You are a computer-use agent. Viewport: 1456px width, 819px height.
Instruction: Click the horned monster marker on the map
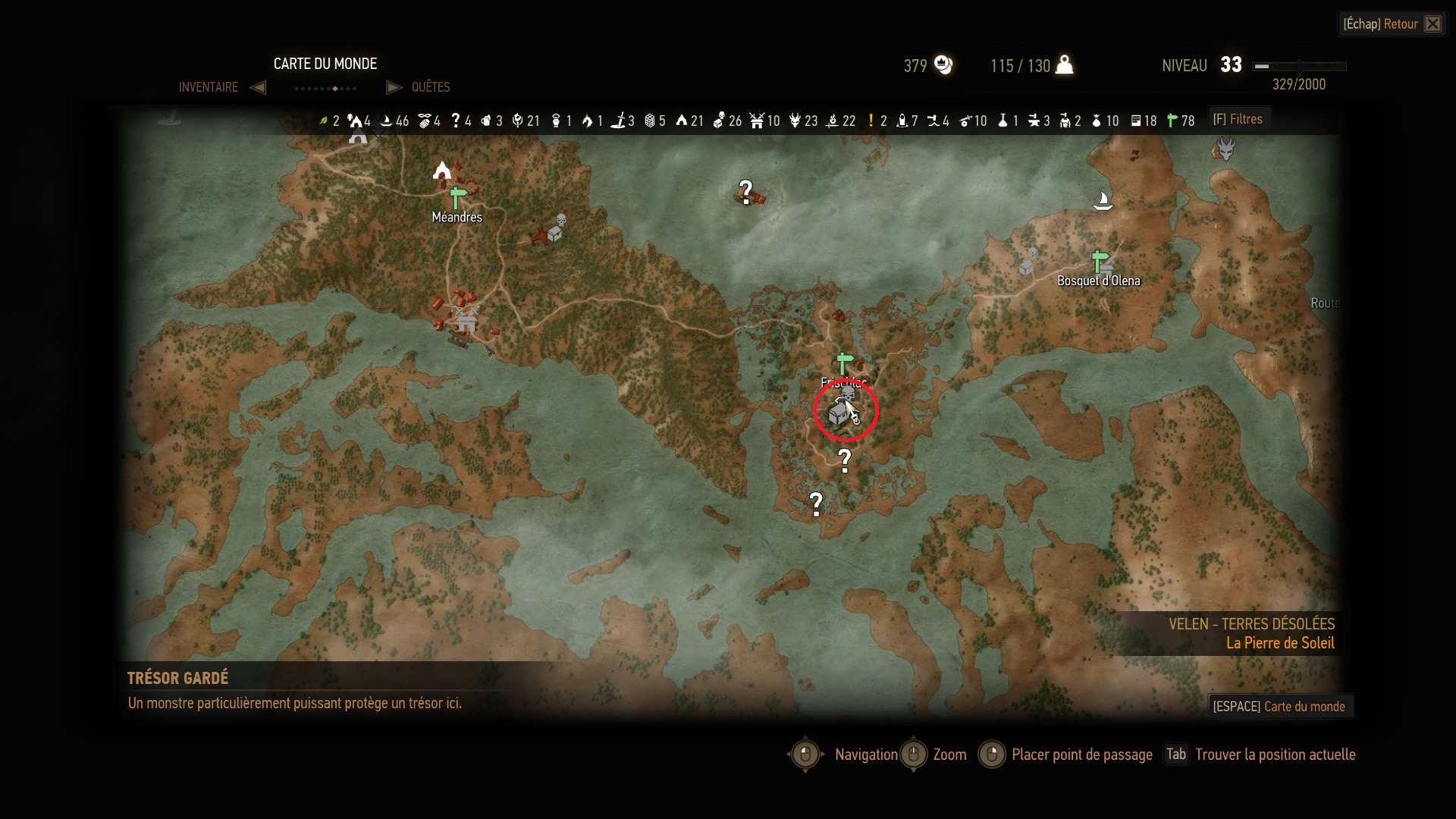coord(1225,147)
